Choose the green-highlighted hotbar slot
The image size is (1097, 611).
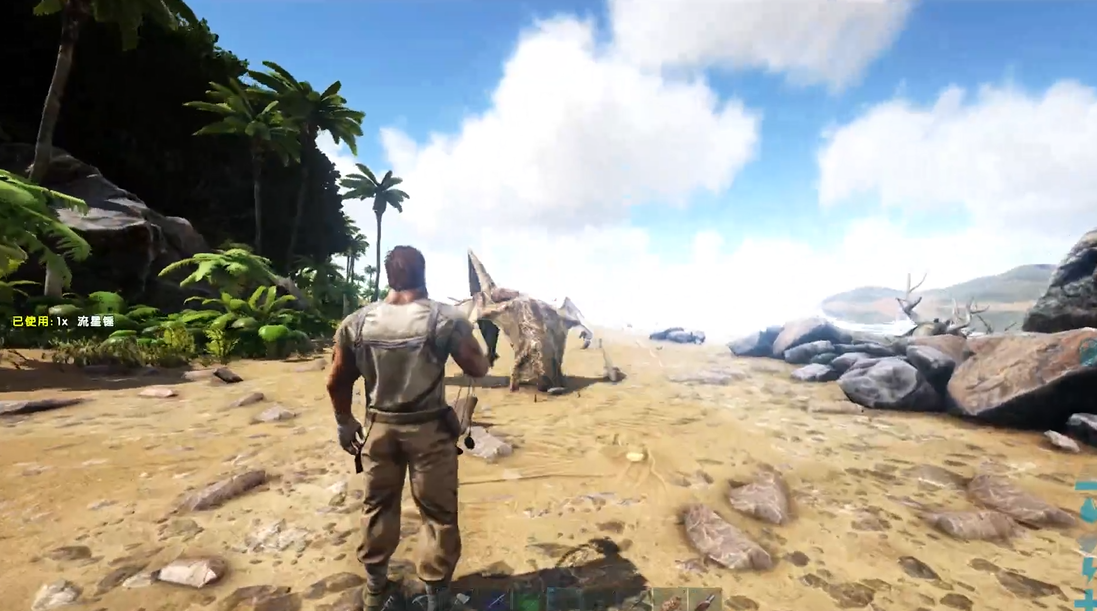[x=529, y=600]
